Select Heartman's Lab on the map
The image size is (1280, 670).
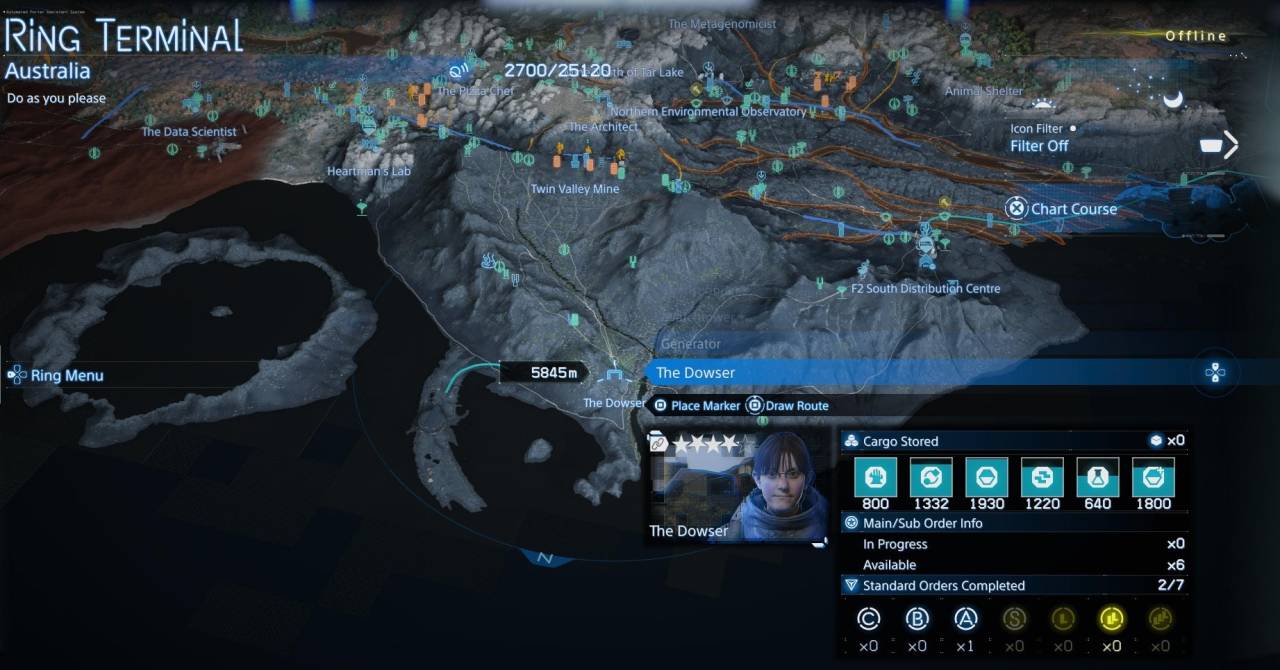tap(370, 172)
